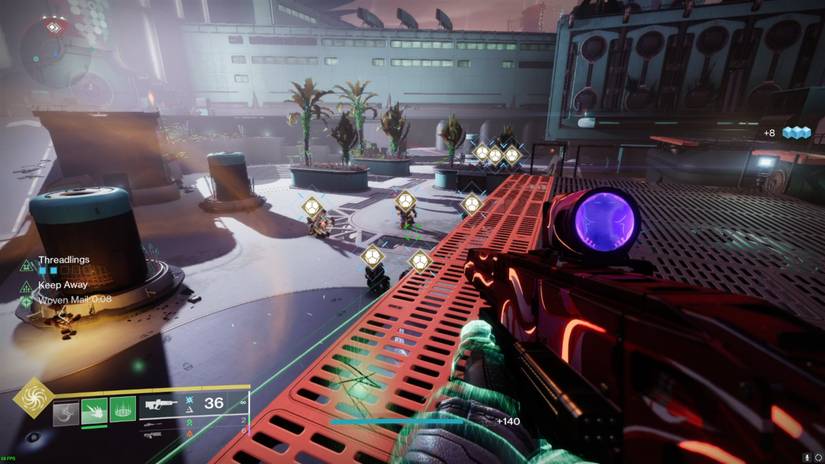
Task: Use the green class ability icon
Action: [x=122, y=410]
